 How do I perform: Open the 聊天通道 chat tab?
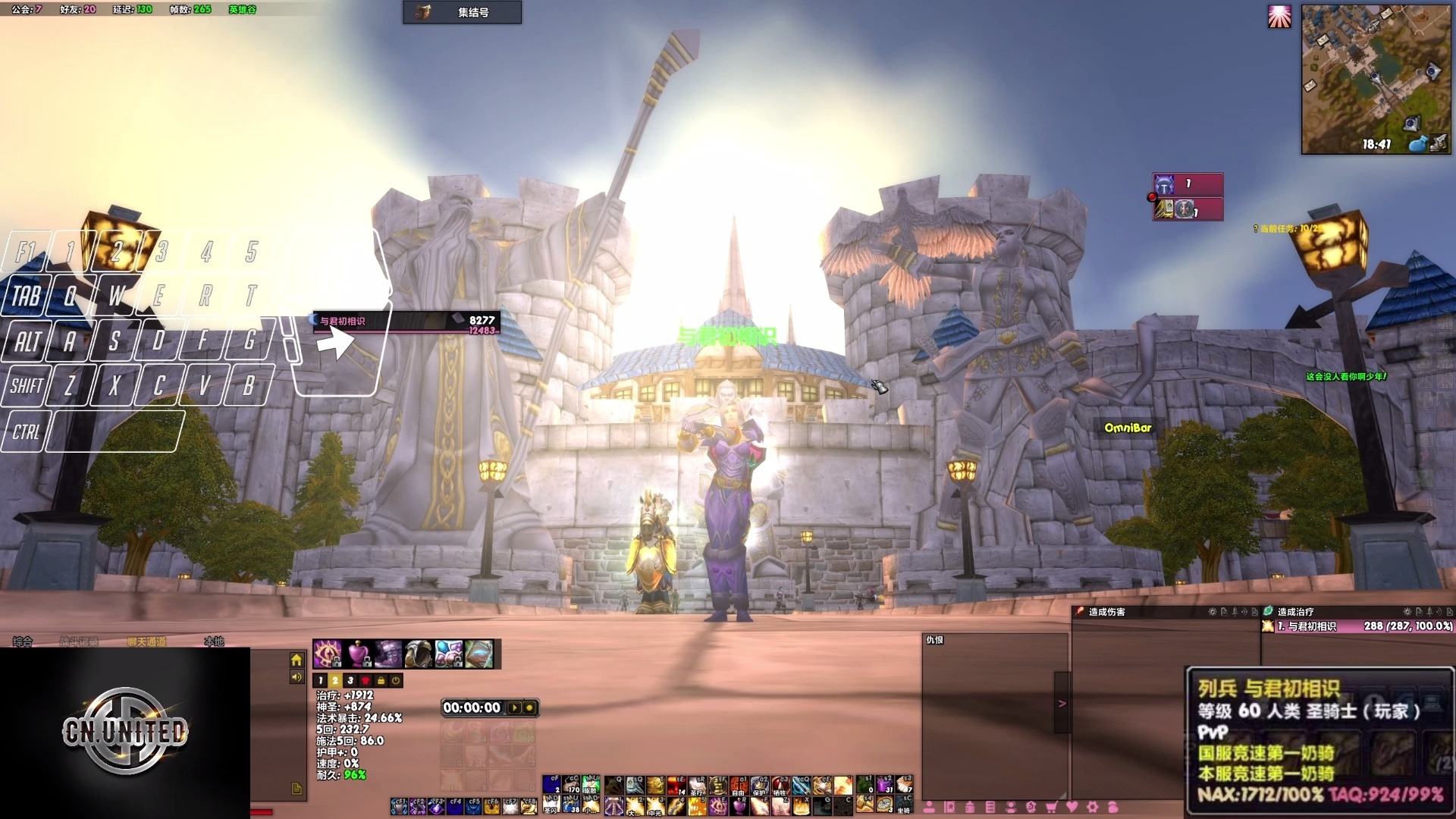(x=146, y=642)
